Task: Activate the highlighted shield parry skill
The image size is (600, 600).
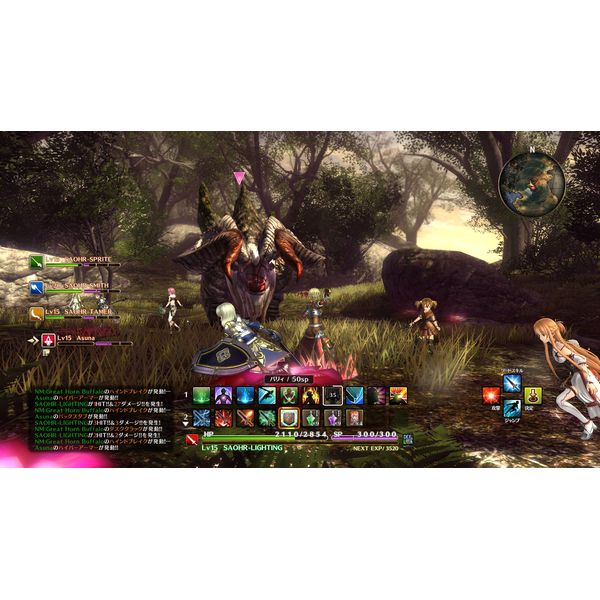Action: (288, 417)
